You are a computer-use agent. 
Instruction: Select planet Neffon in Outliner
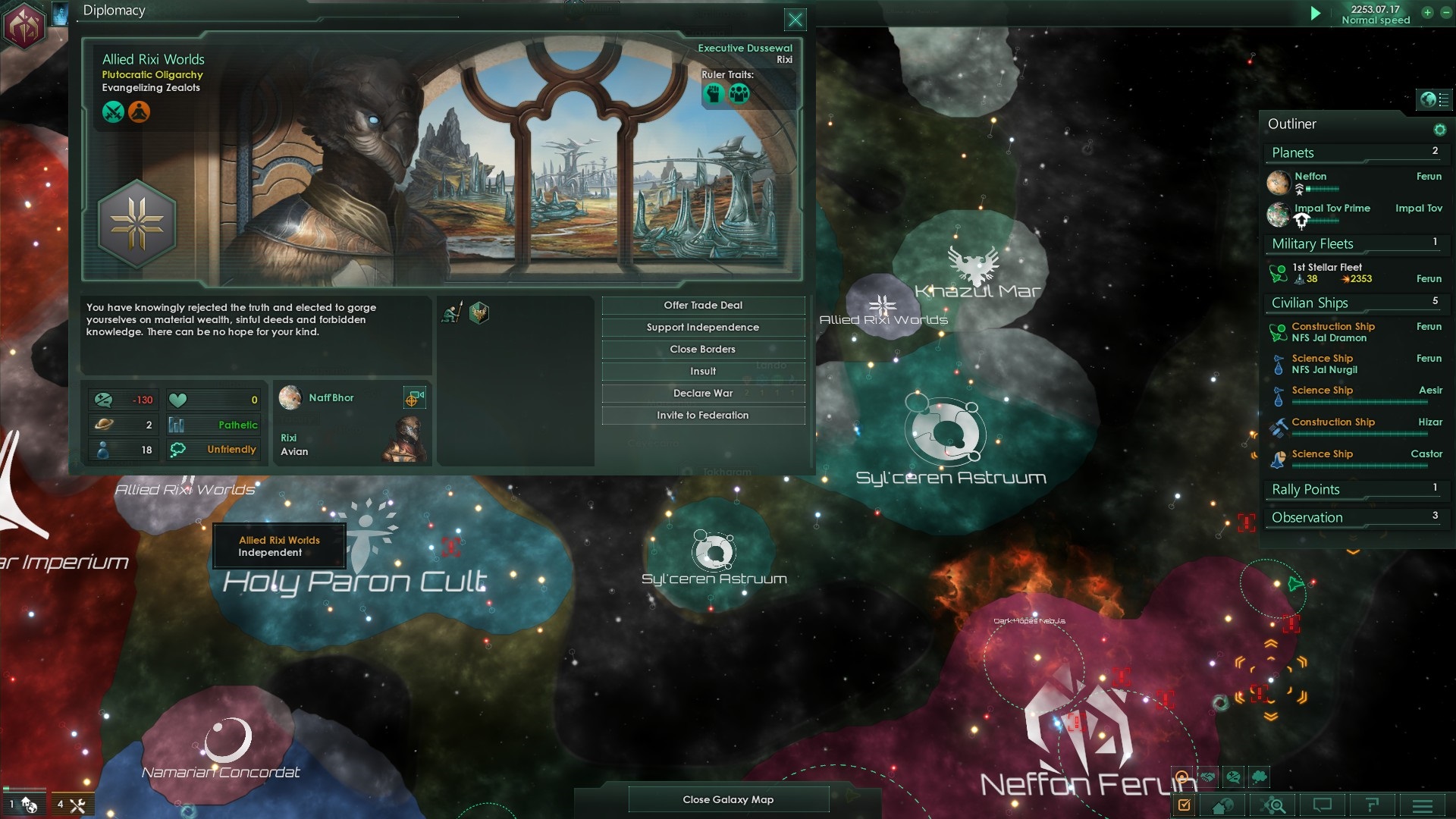(1310, 177)
